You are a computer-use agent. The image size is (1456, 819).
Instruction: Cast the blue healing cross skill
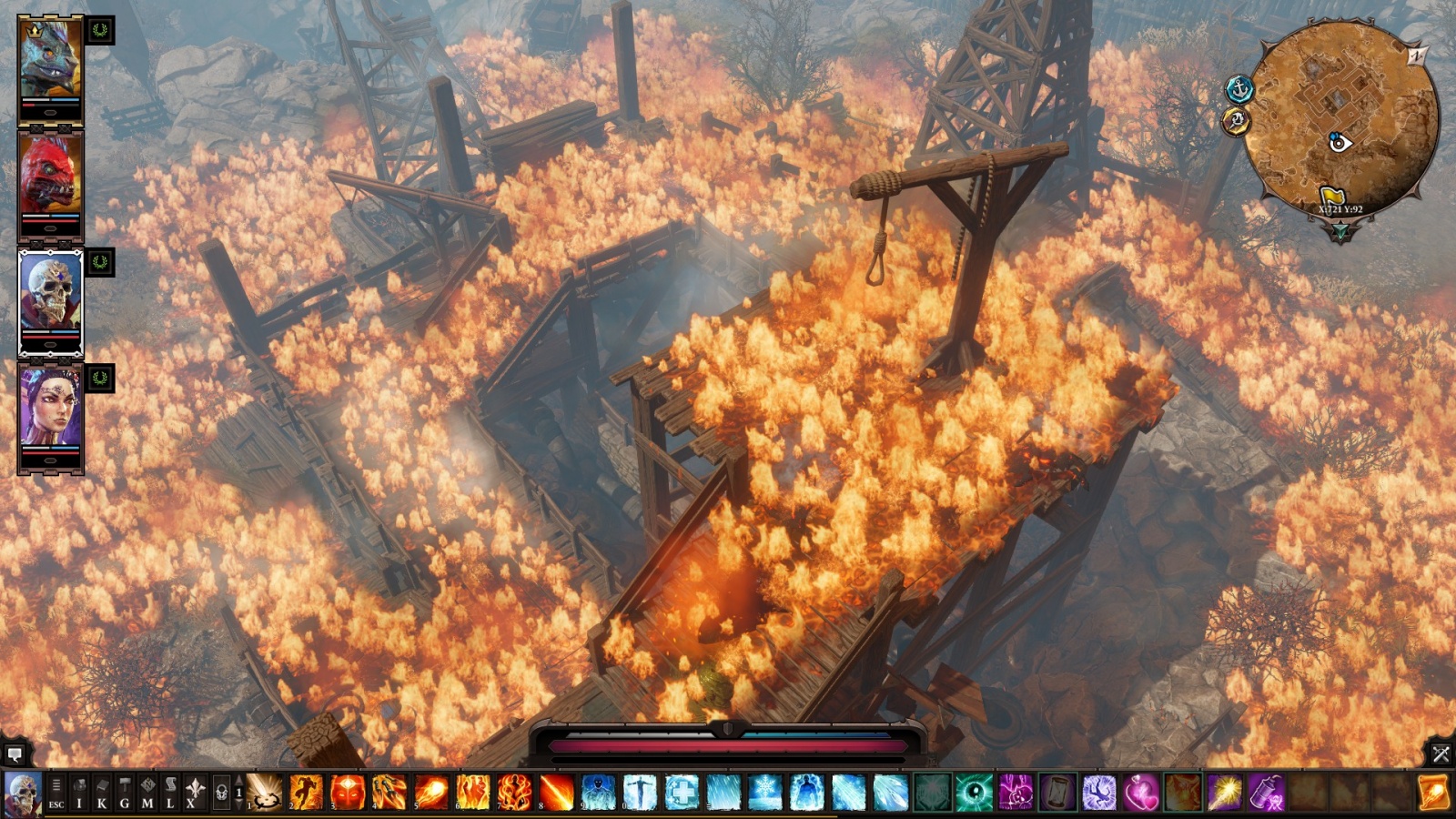tap(681, 793)
